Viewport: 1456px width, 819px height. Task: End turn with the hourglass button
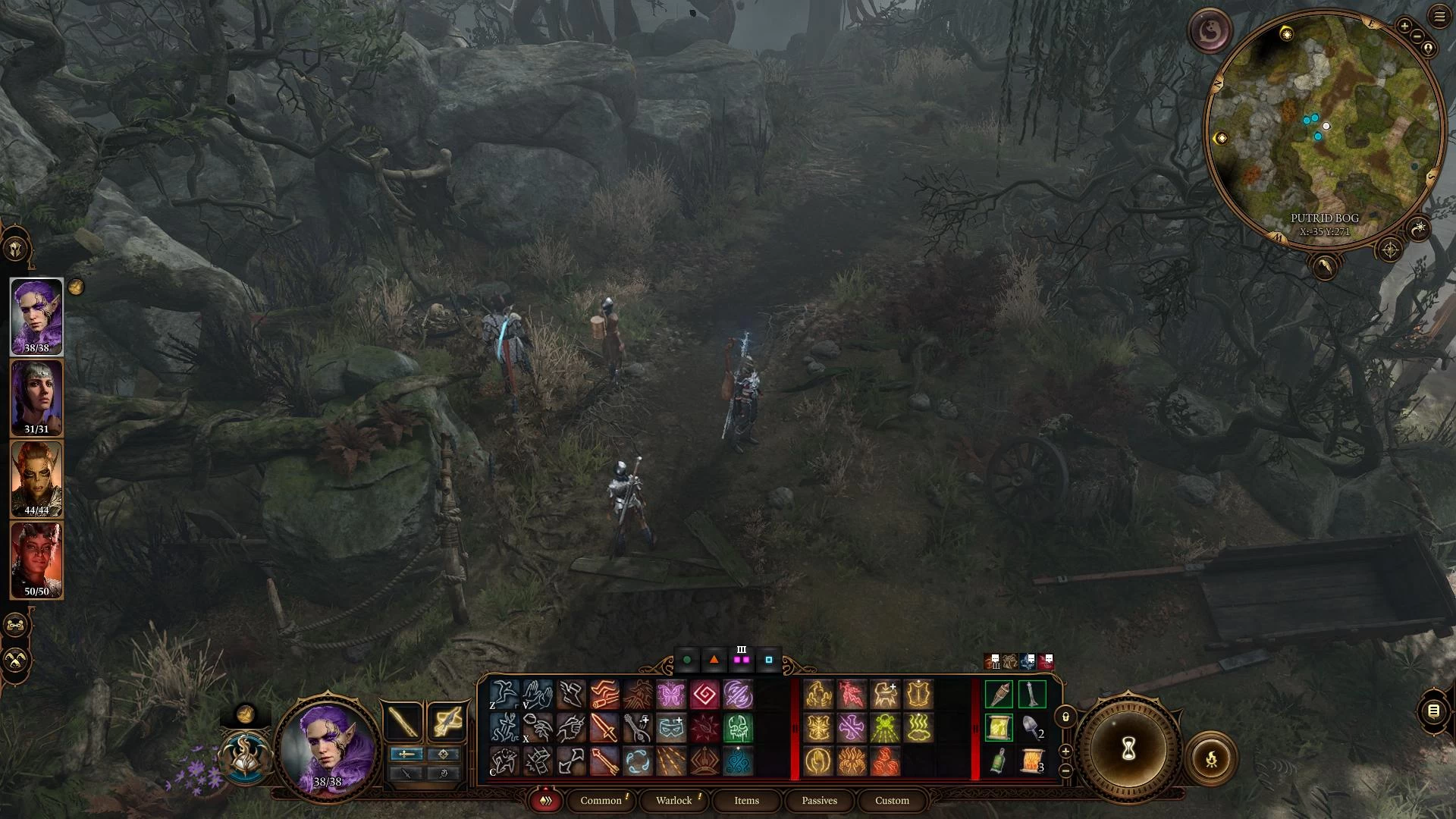coord(1128,750)
